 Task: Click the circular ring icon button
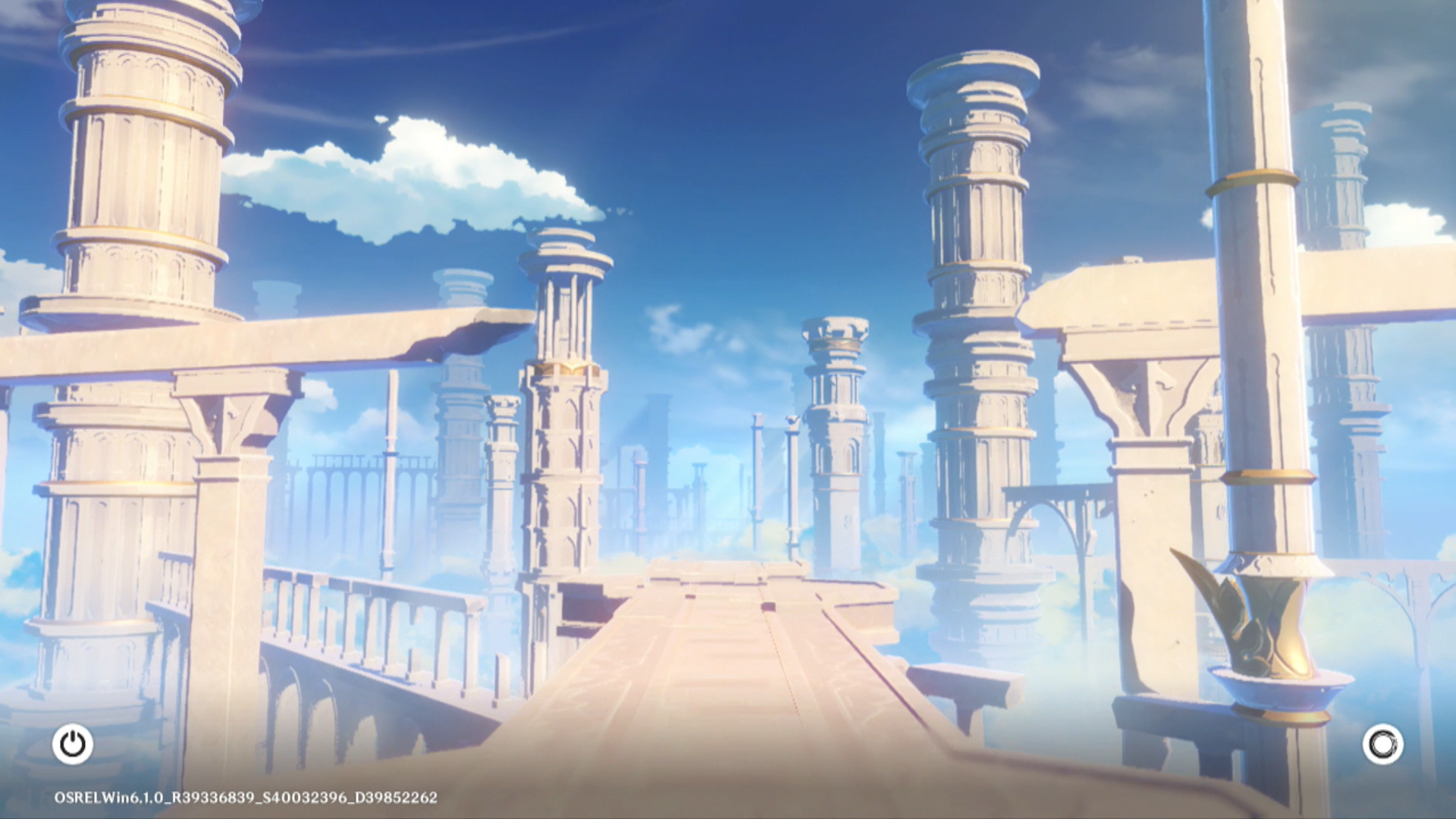pyautogui.click(x=1382, y=744)
